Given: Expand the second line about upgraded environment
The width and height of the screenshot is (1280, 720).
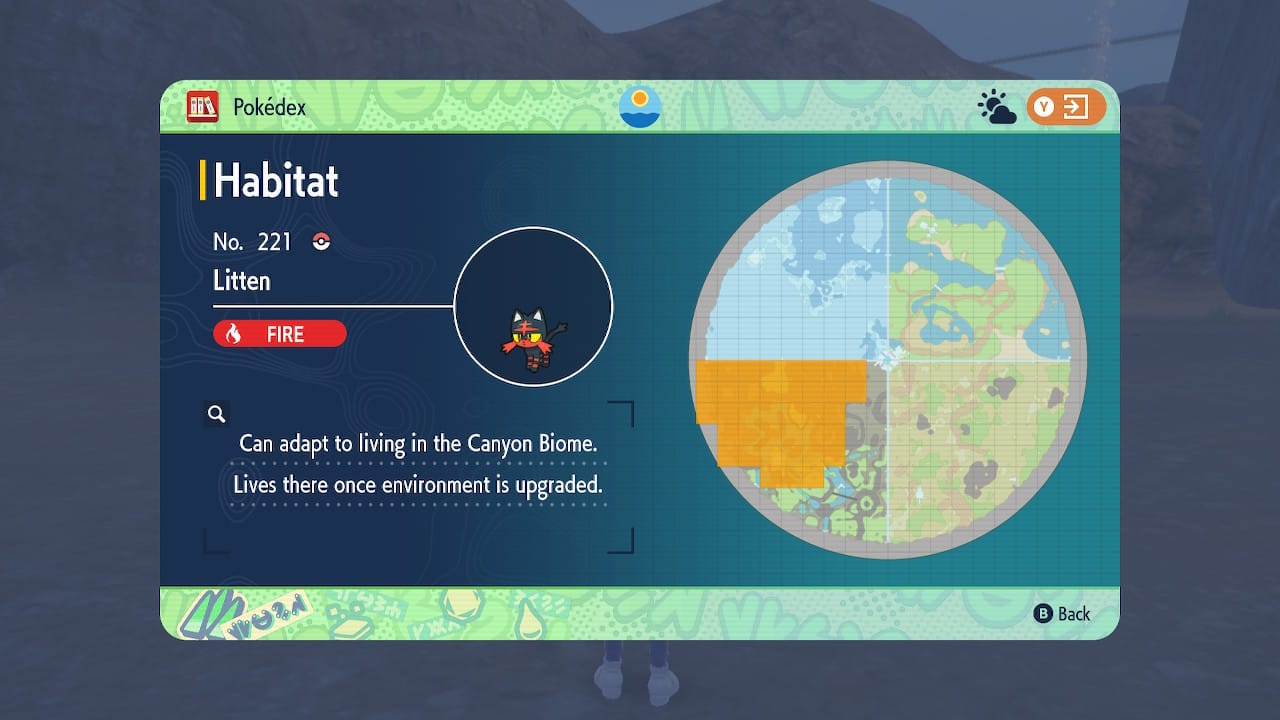Looking at the screenshot, I should point(422,485).
